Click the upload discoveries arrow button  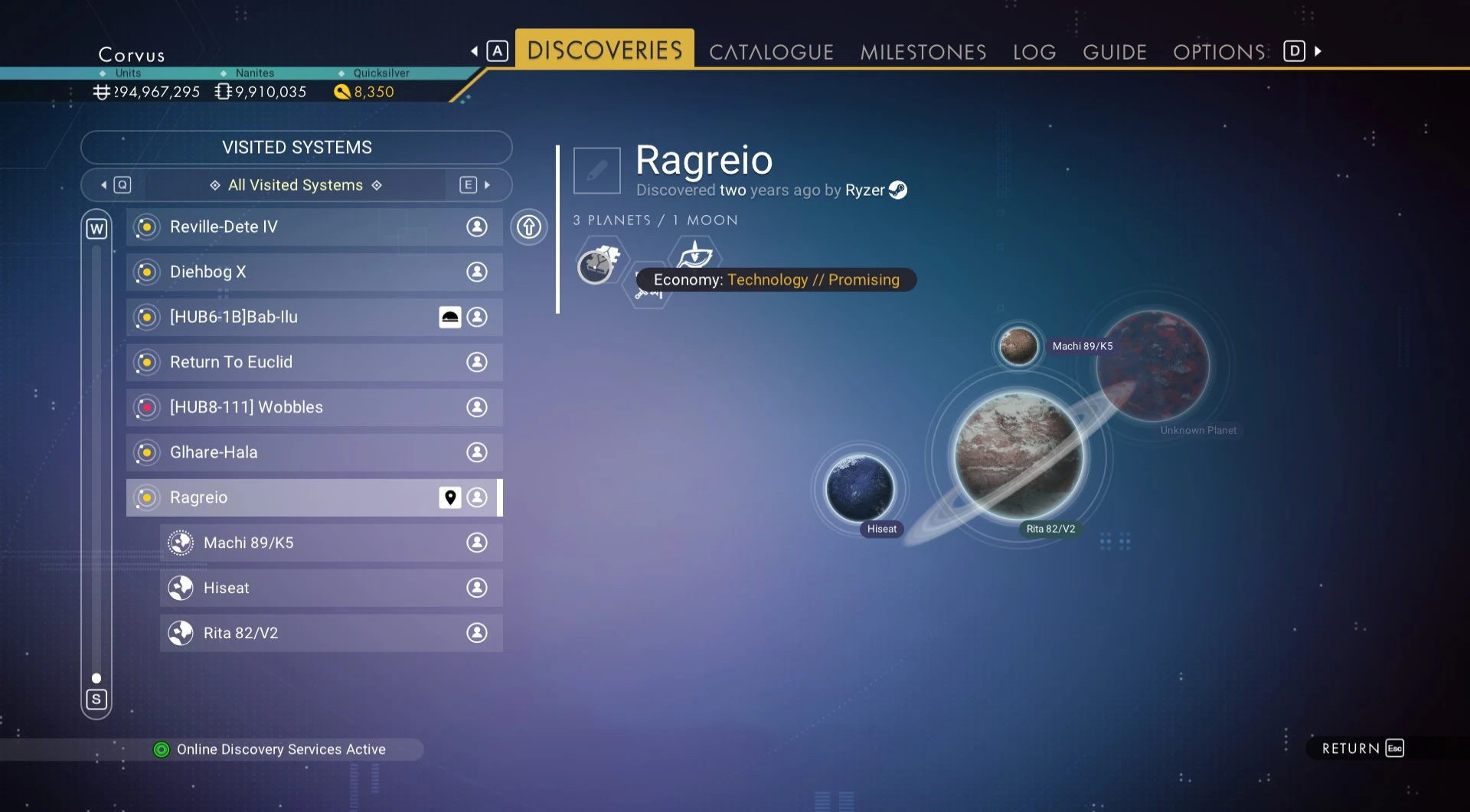tap(529, 227)
